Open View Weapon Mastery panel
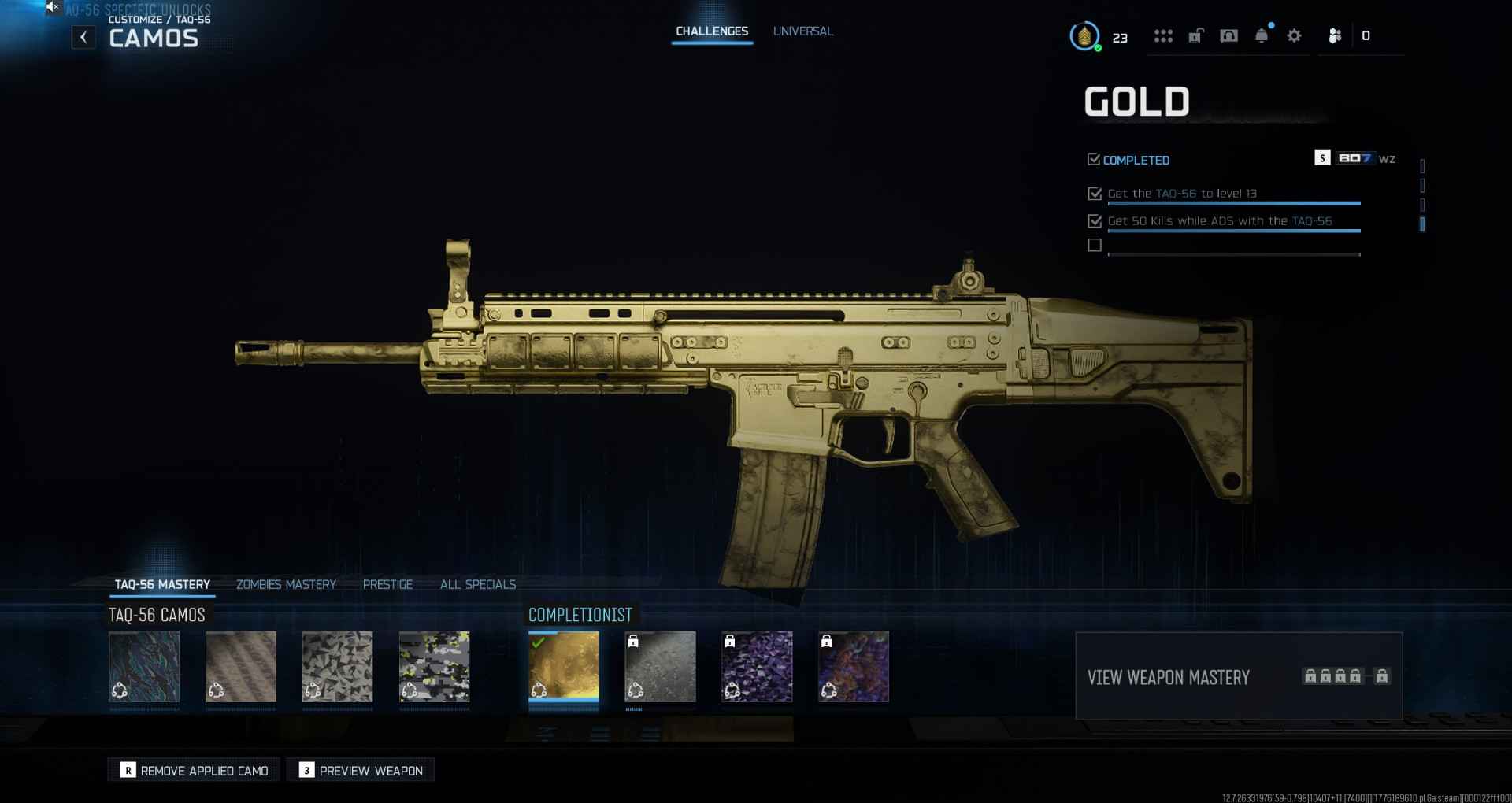This screenshot has height=803, width=1512. 1238,676
